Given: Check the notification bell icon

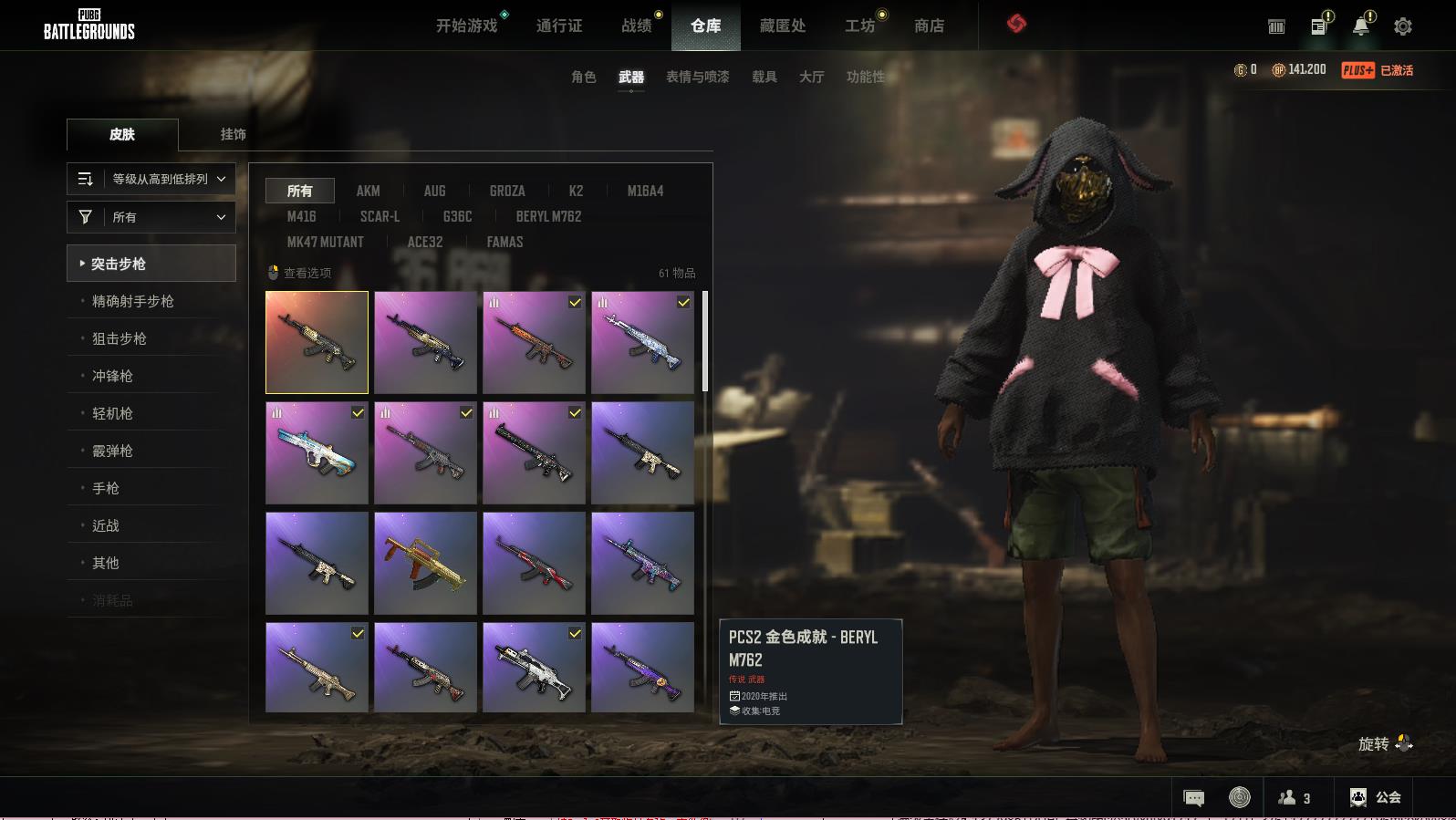Looking at the screenshot, I should point(1360,26).
